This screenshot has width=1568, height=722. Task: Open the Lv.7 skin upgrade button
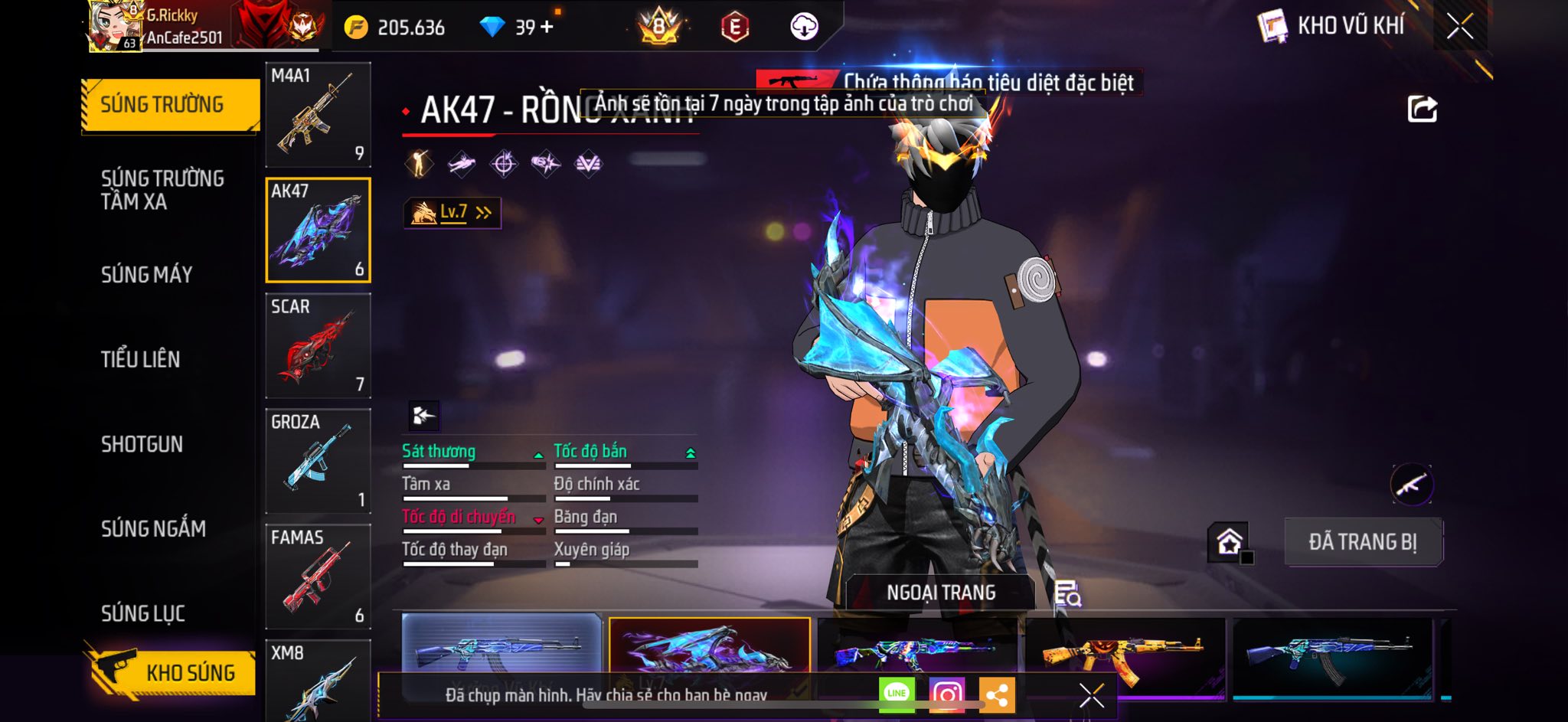click(x=452, y=213)
